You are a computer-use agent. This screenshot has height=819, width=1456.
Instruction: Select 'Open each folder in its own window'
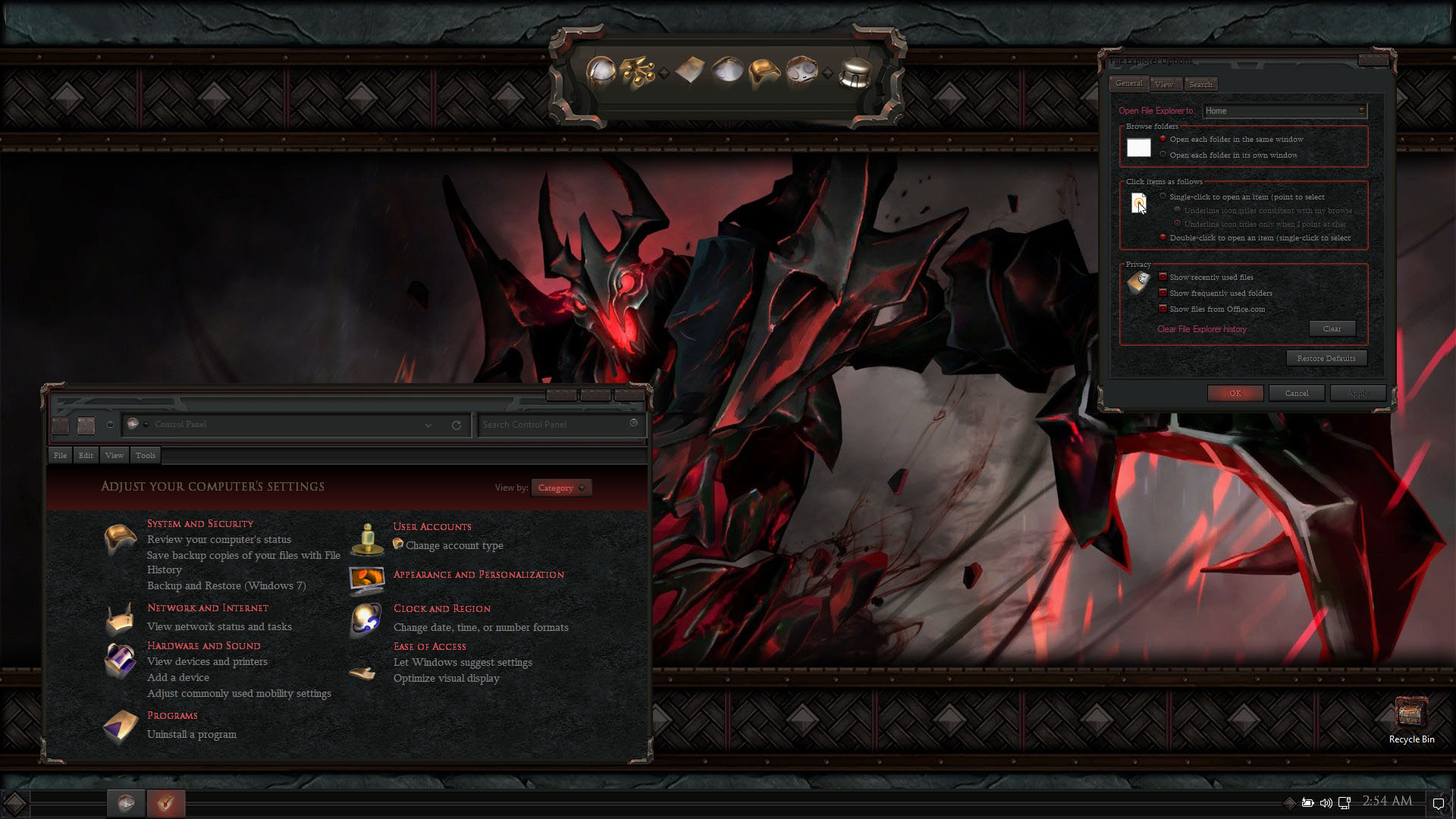pyautogui.click(x=1163, y=155)
